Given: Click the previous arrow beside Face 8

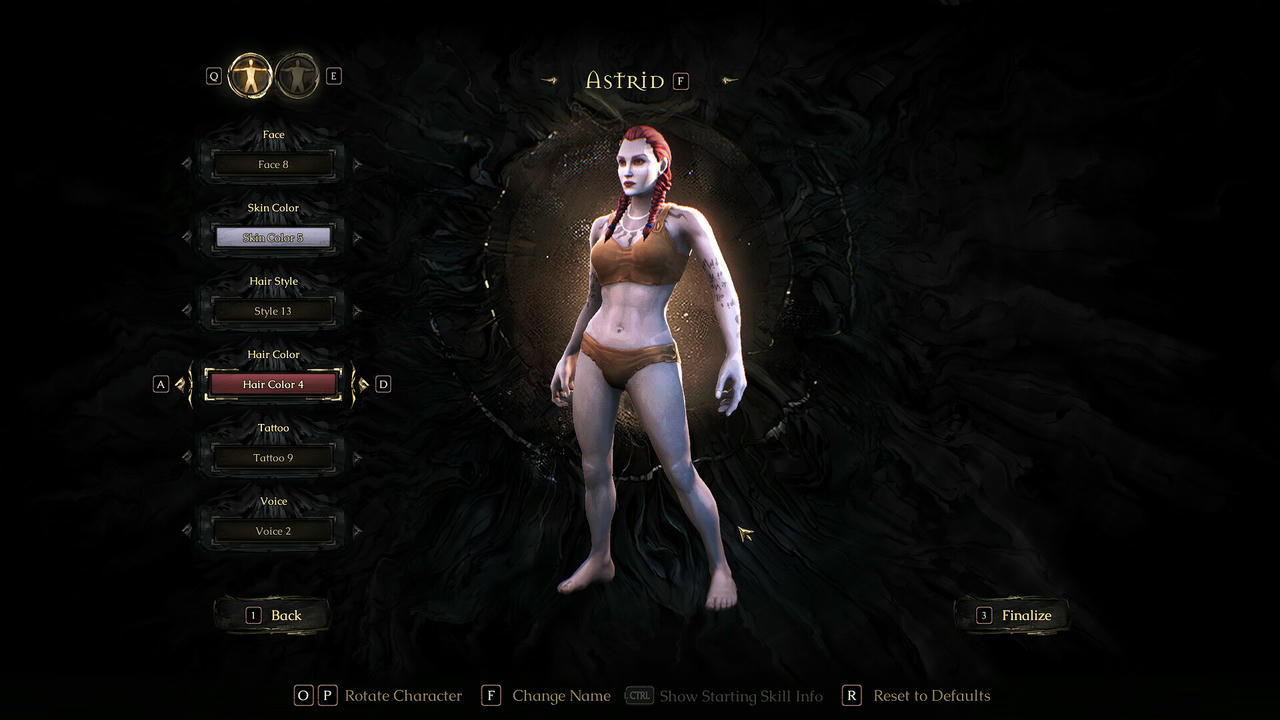Looking at the screenshot, I should pyautogui.click(x=187, y=164).
